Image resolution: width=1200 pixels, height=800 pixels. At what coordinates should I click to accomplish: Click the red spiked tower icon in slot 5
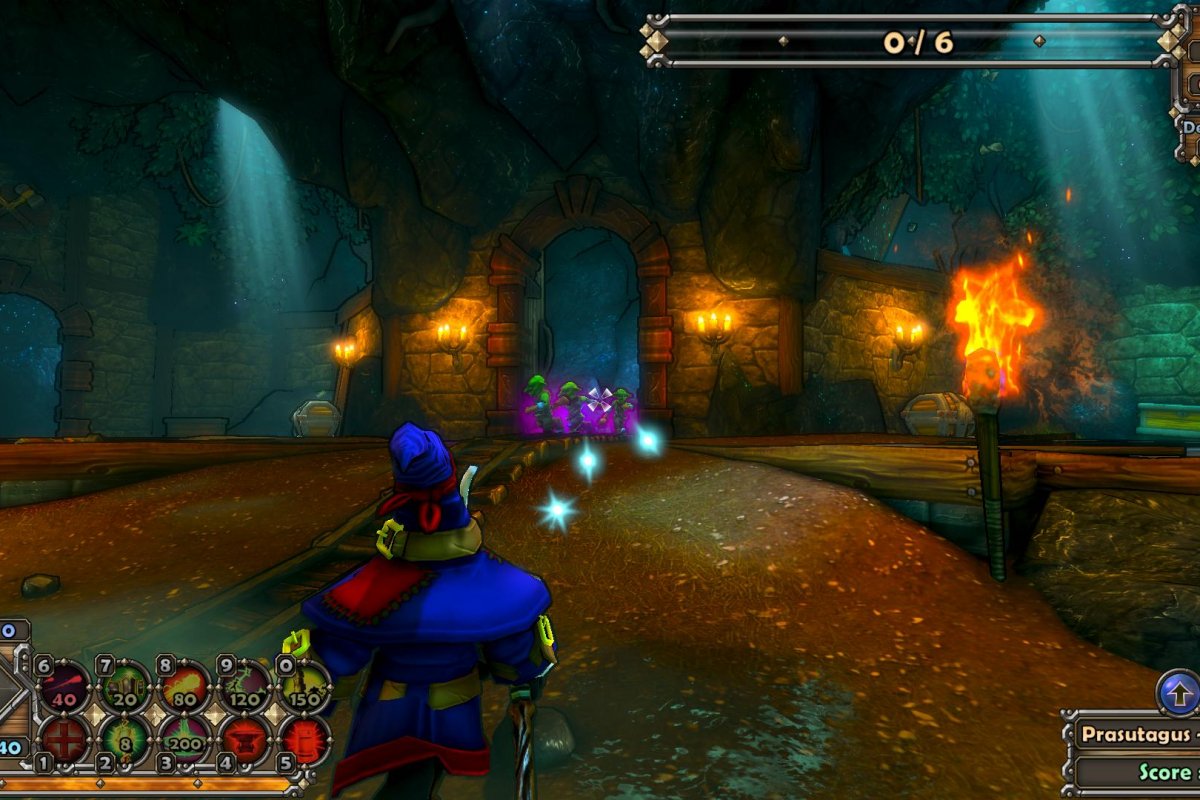pyautogui.click(x=304, y=741)
